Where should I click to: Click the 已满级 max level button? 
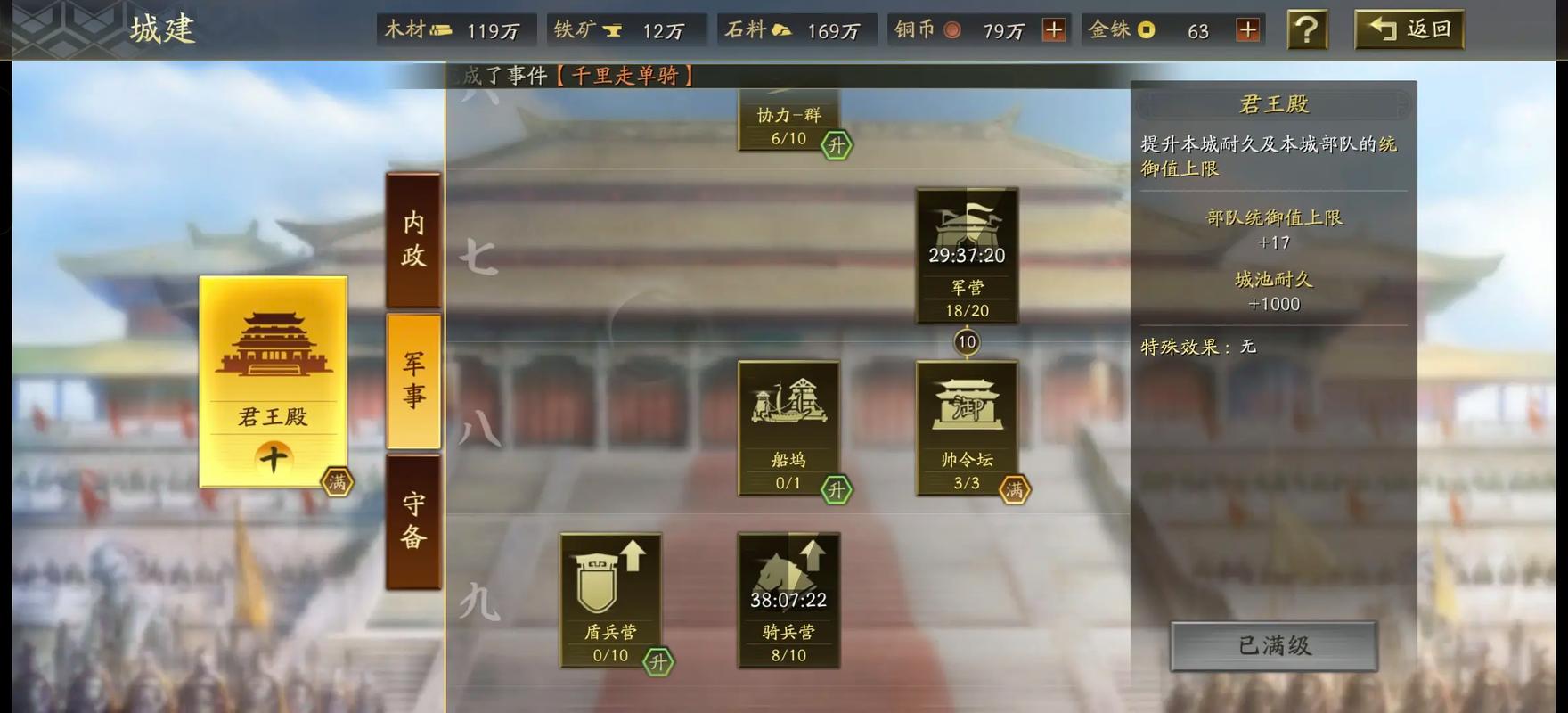(x=1271, y=646)
